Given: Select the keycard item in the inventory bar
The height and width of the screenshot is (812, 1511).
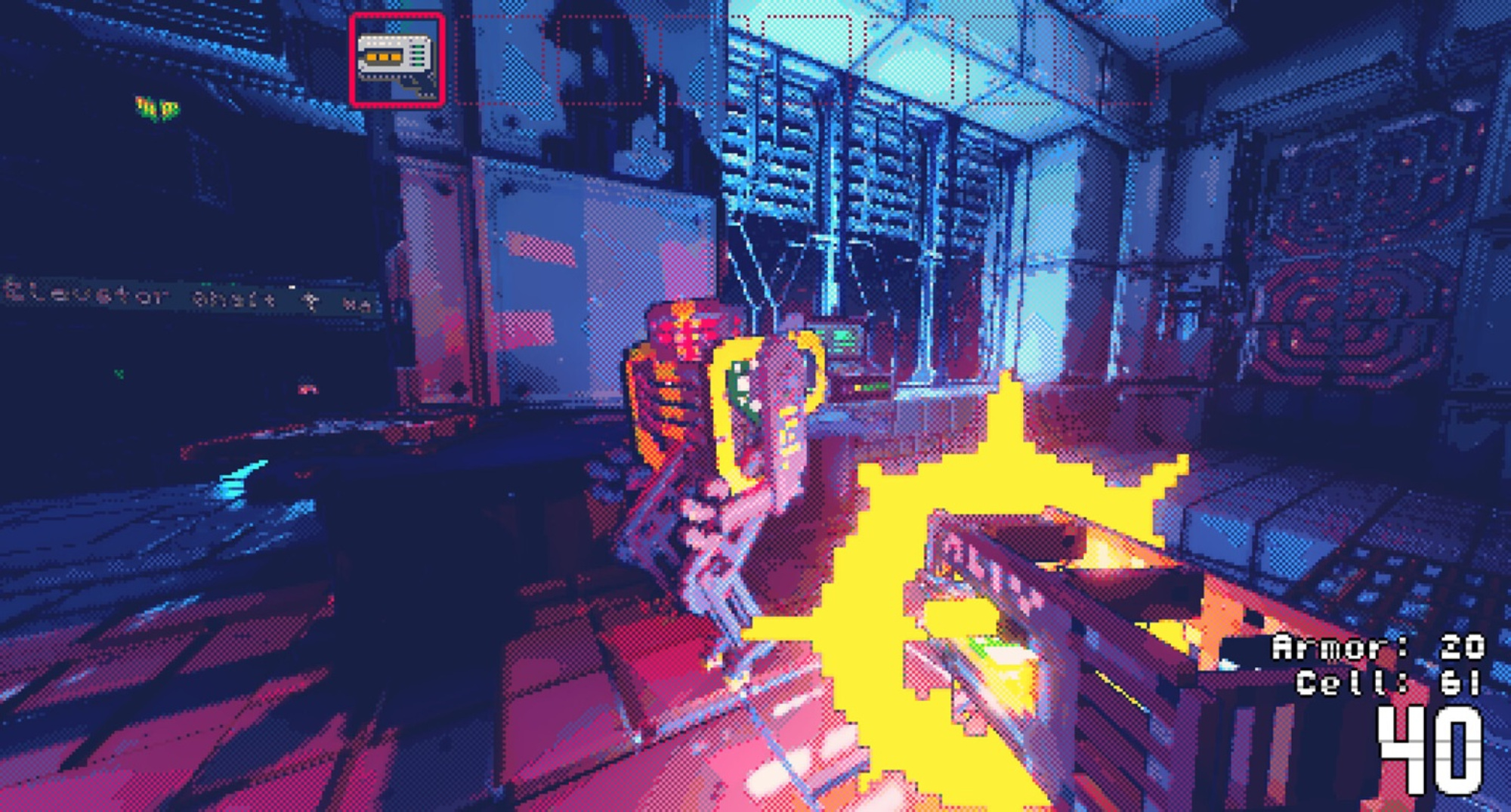Looking at the screenshot, I should point(397,60).
